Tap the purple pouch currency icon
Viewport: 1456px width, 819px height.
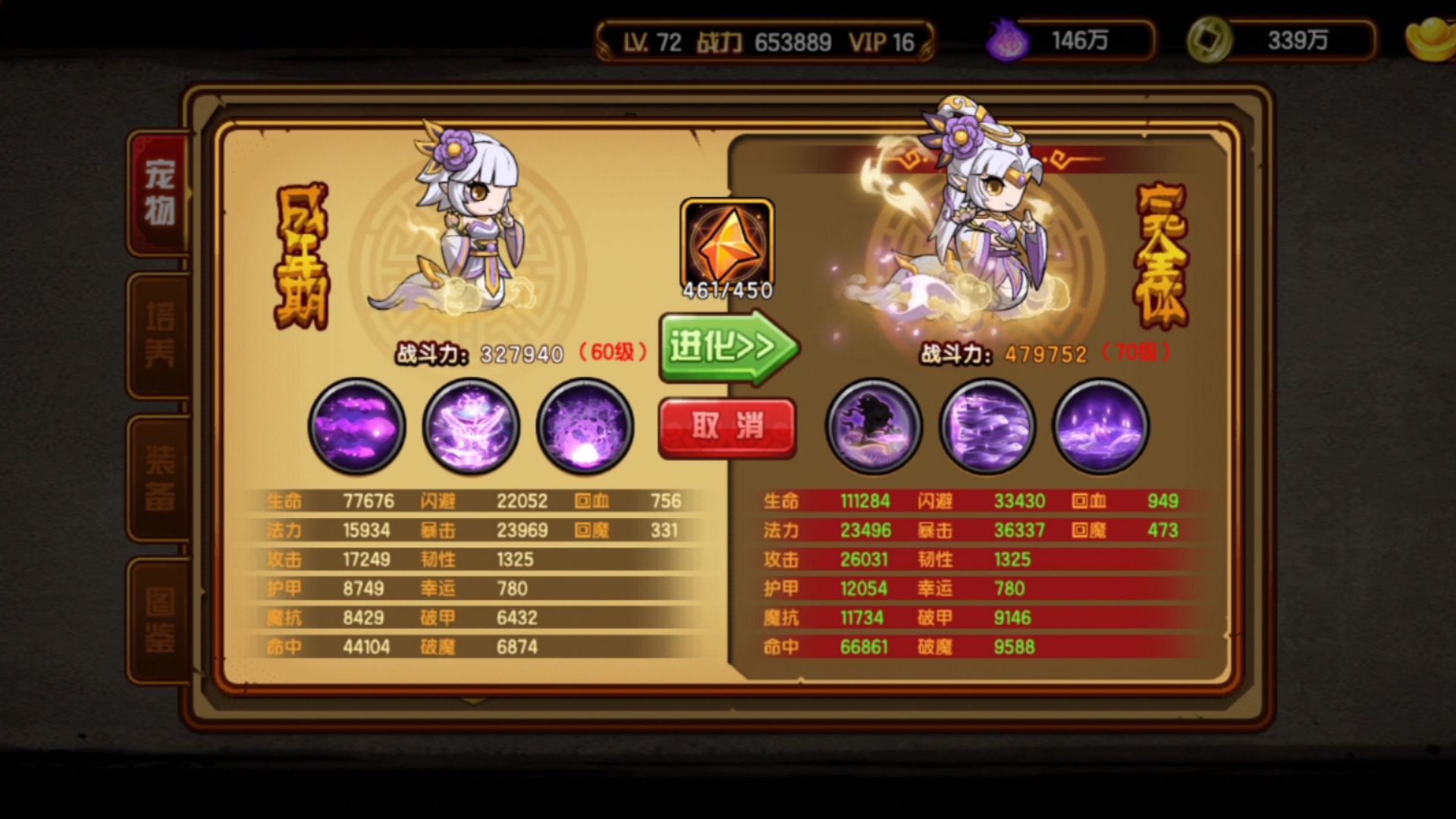(x=1007, y=40)
